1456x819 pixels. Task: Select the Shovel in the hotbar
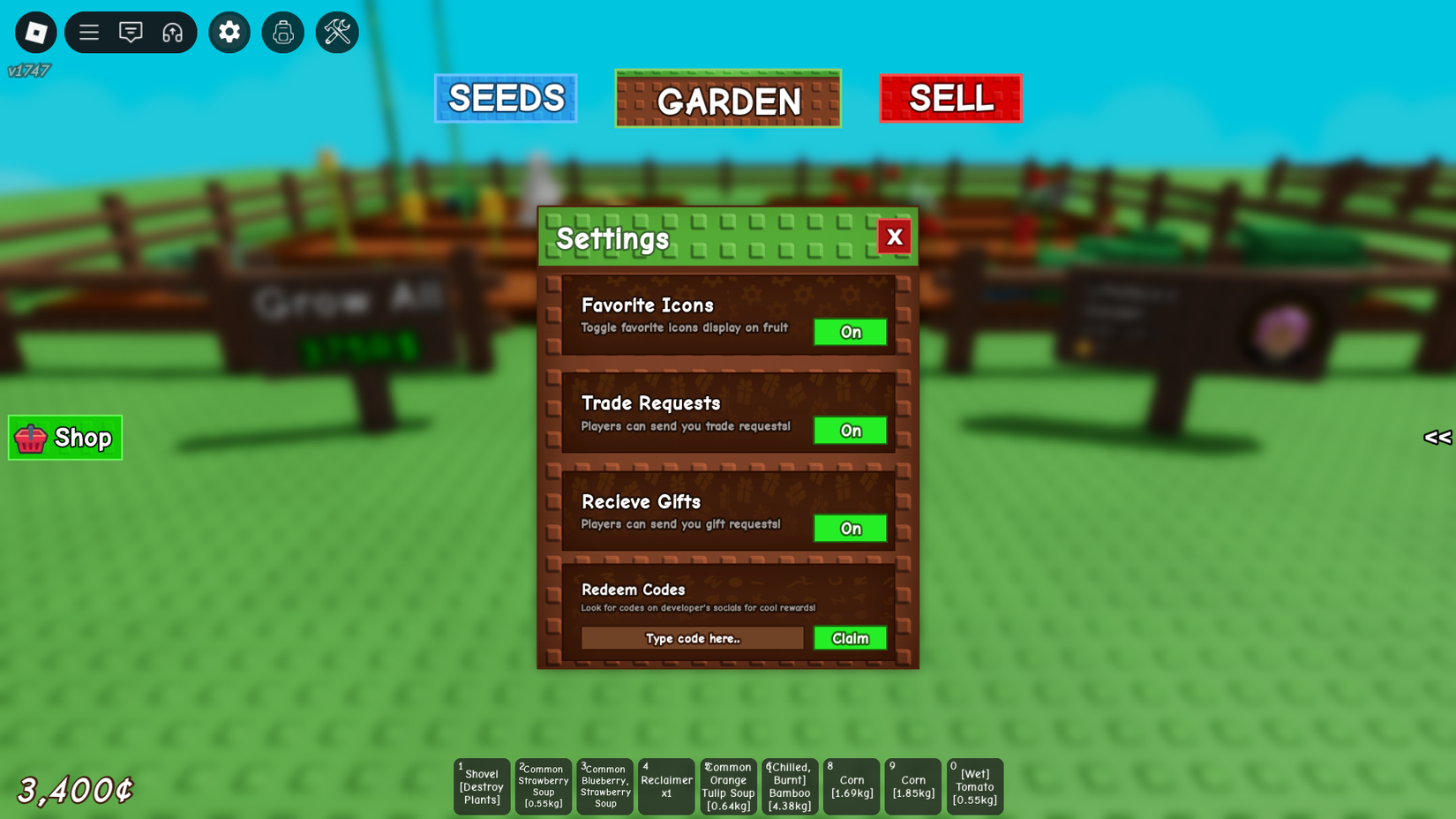[x=481, y=785]
